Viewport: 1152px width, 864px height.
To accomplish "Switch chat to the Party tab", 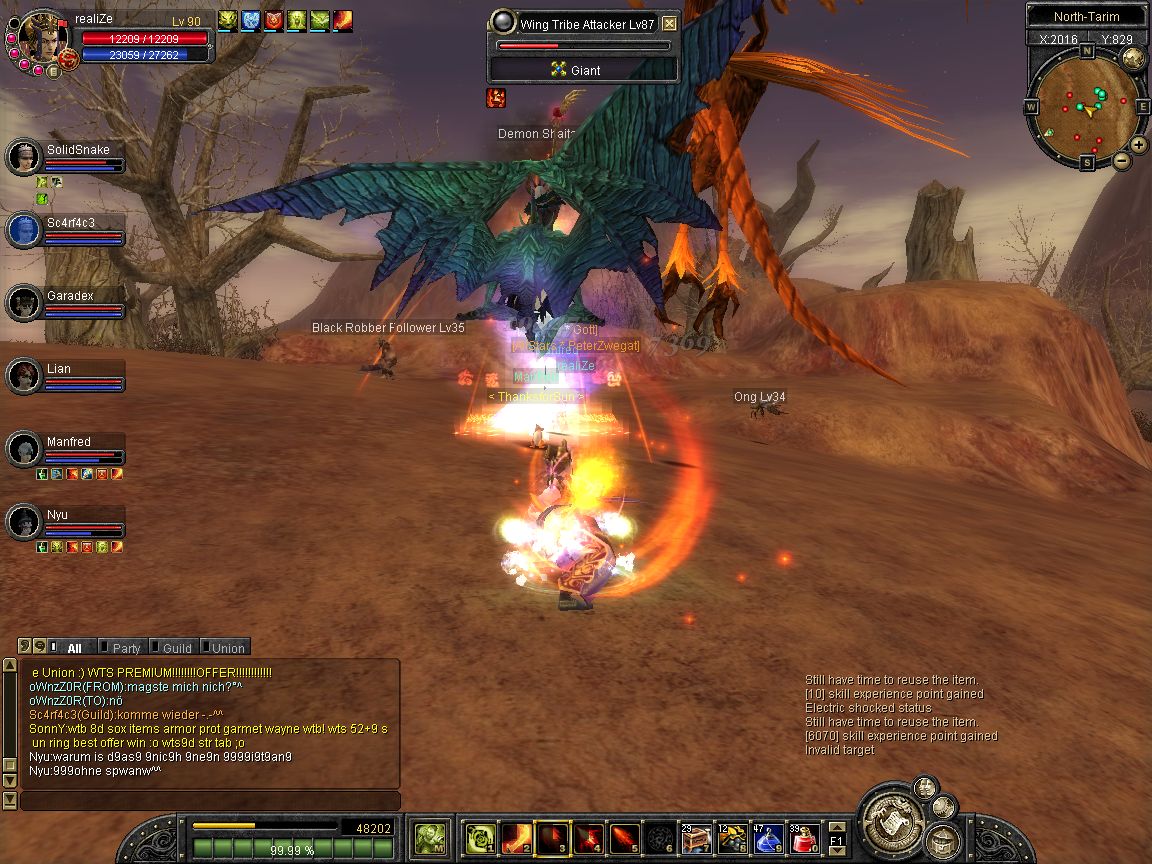I will point(125,648).
